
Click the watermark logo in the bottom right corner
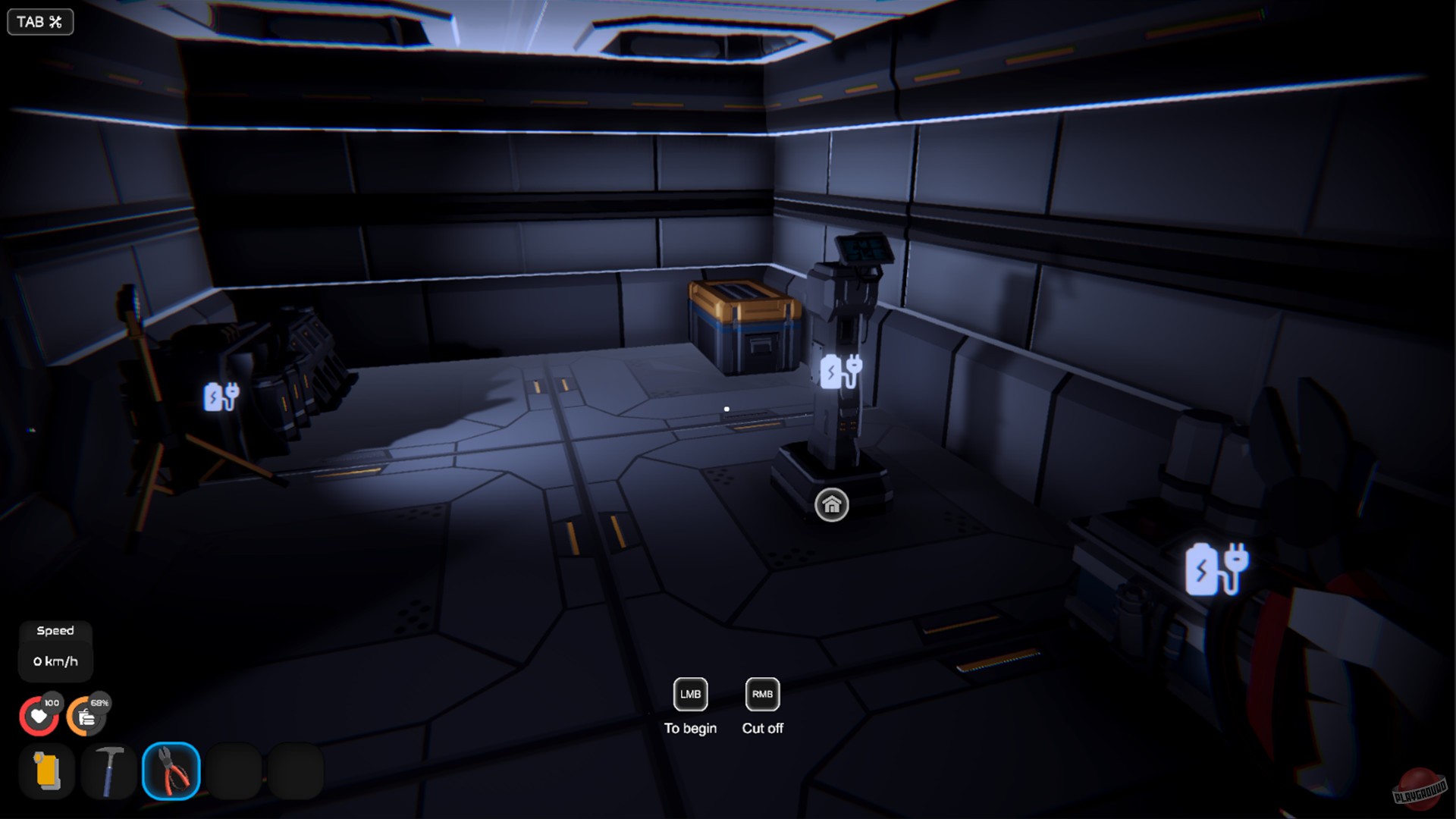(x=1418, y=789)
